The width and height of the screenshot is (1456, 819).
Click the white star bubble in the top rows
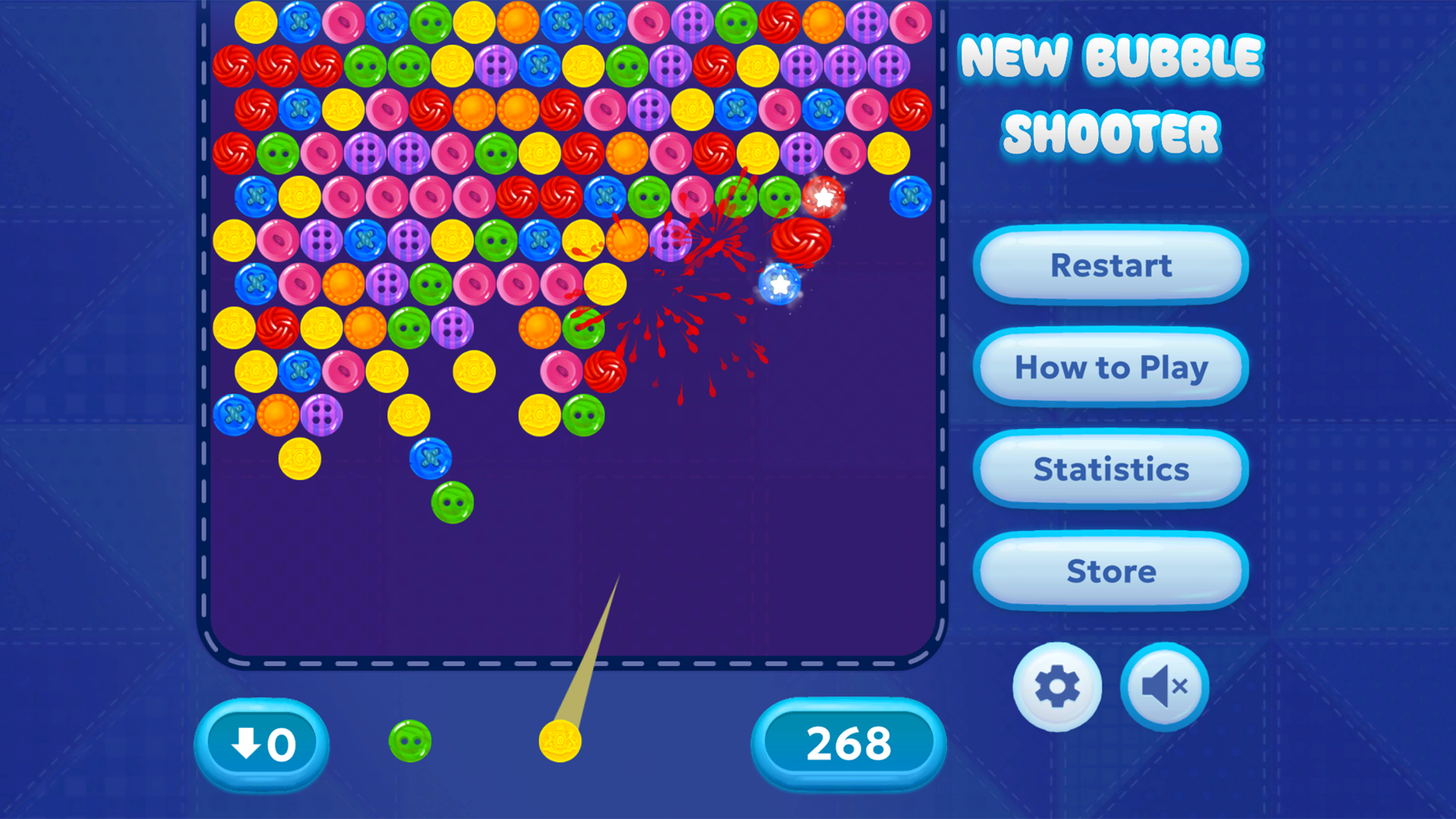(x=824, y=197)
